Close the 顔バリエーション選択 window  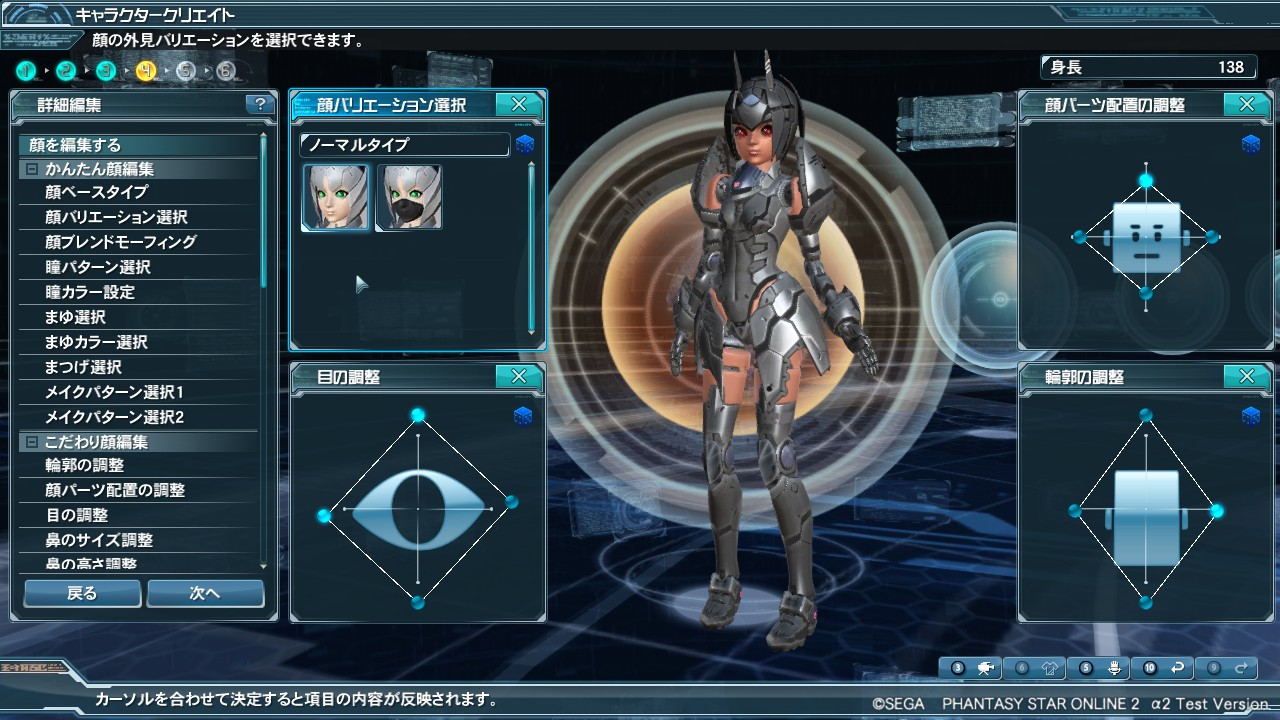click(519, 104)
